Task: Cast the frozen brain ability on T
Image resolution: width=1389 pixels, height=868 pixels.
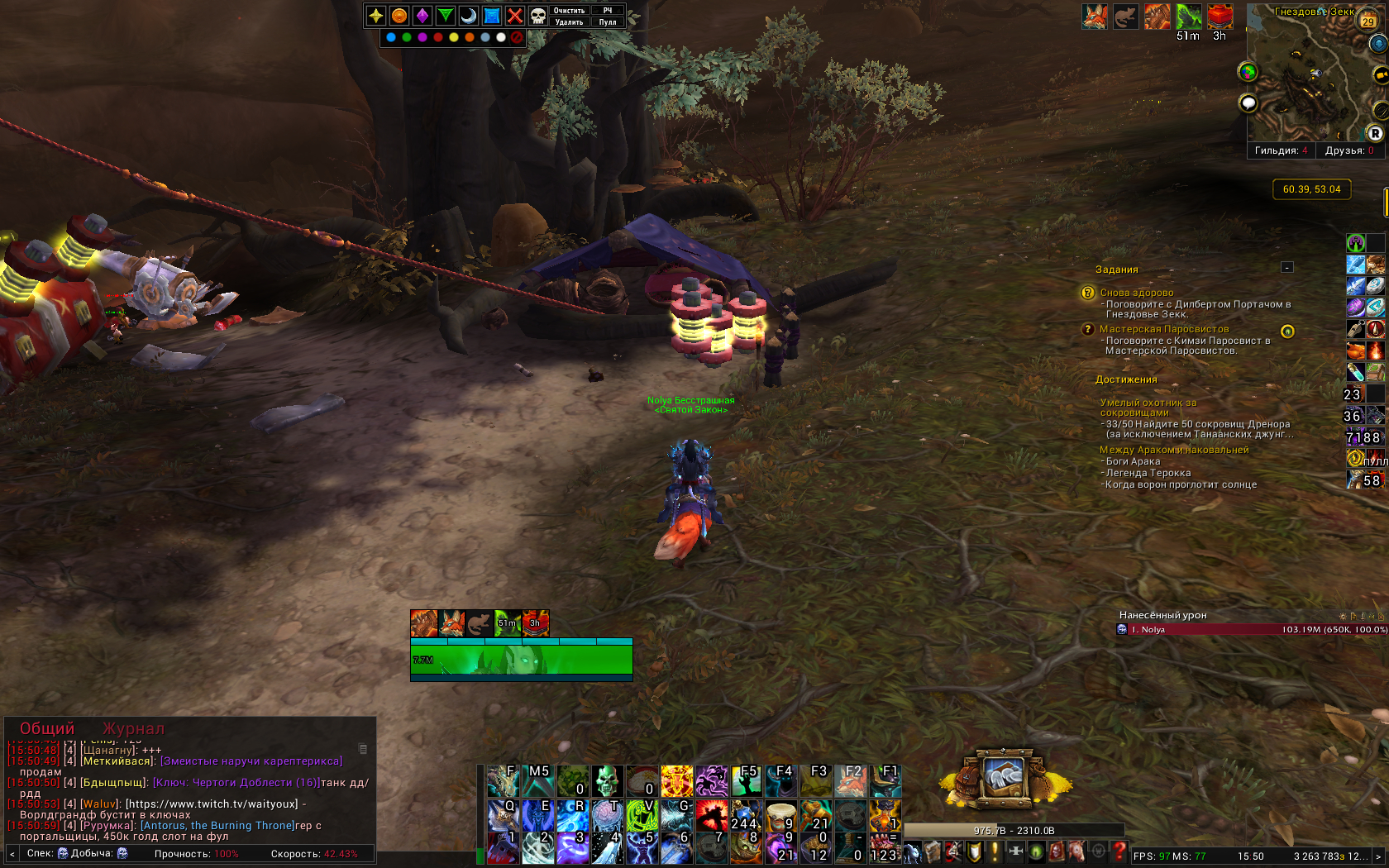Action: coord(607,815)
